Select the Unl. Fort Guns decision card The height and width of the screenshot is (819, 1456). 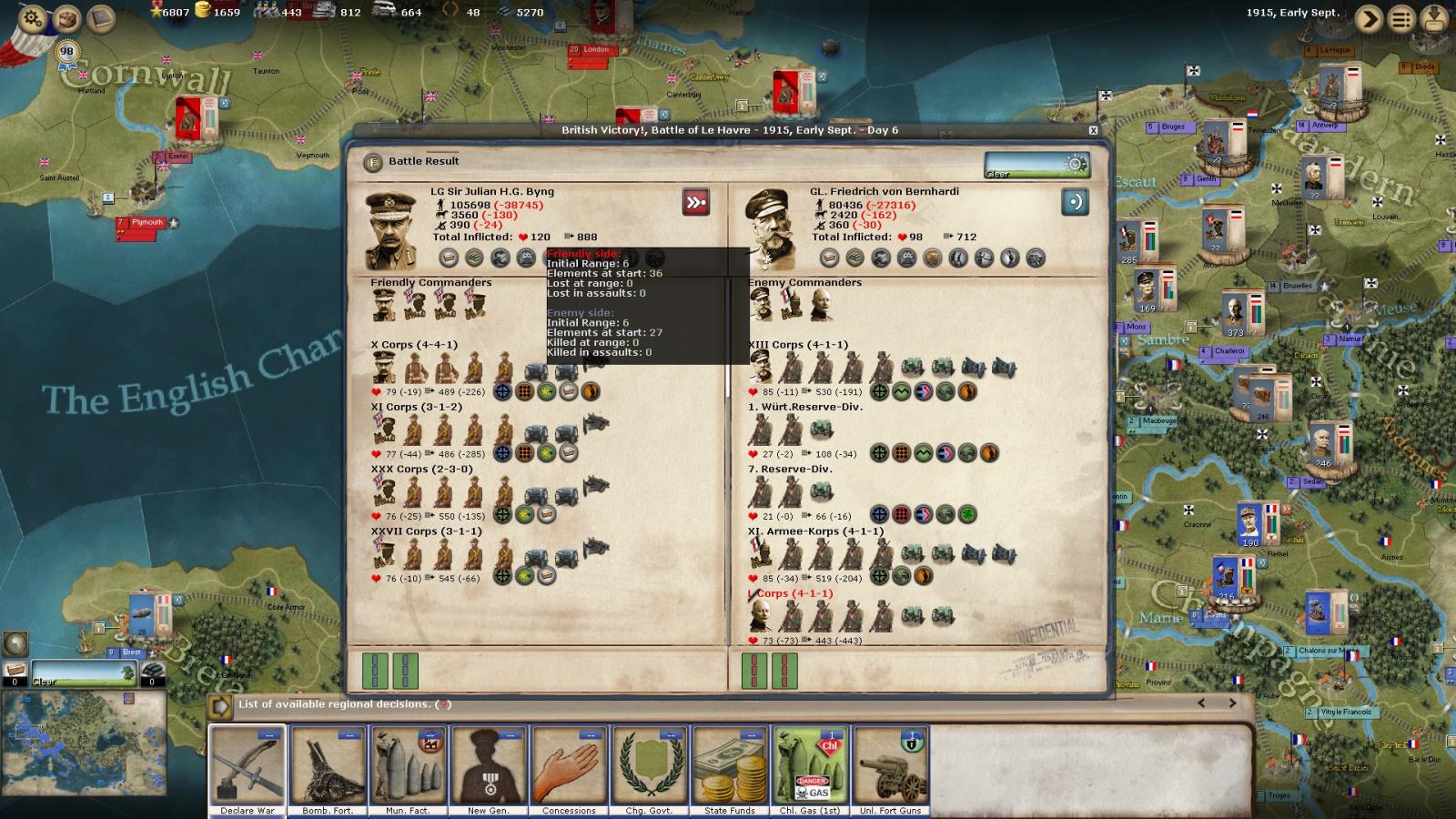click(890, 769)
